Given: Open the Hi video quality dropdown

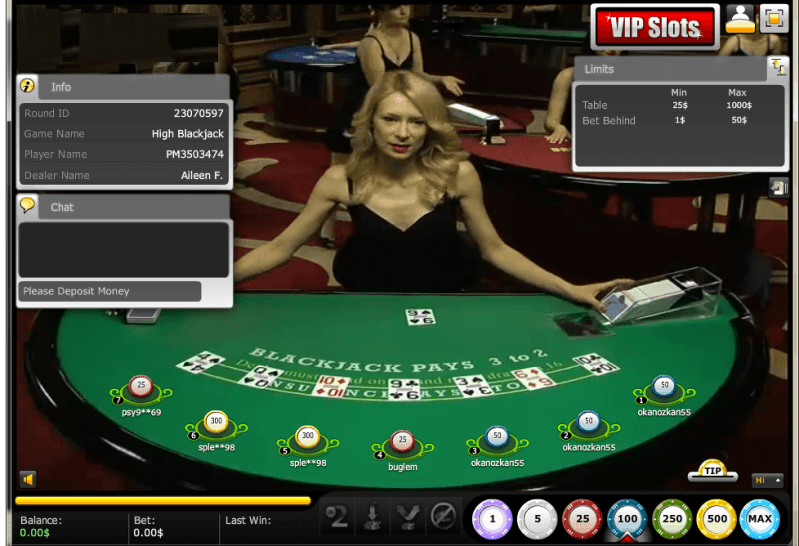Looking at the screenshot, I should 767,480.
